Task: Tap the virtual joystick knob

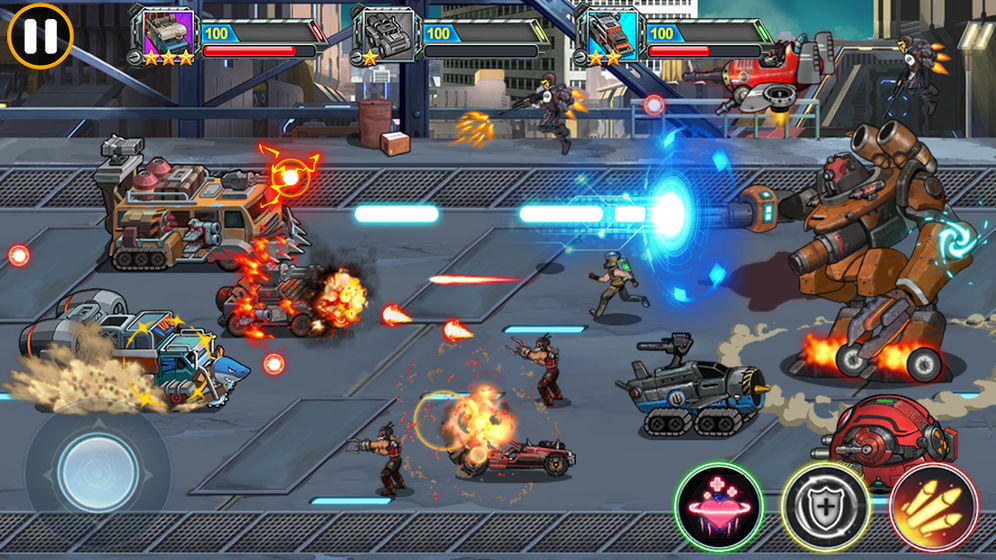Action: (97, 471)
